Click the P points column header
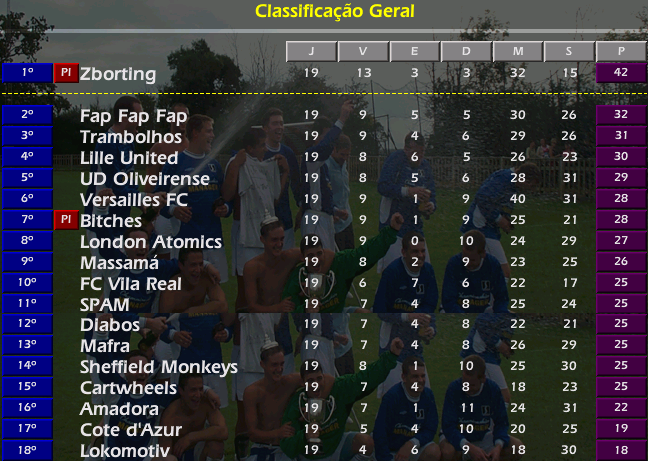 620,51
